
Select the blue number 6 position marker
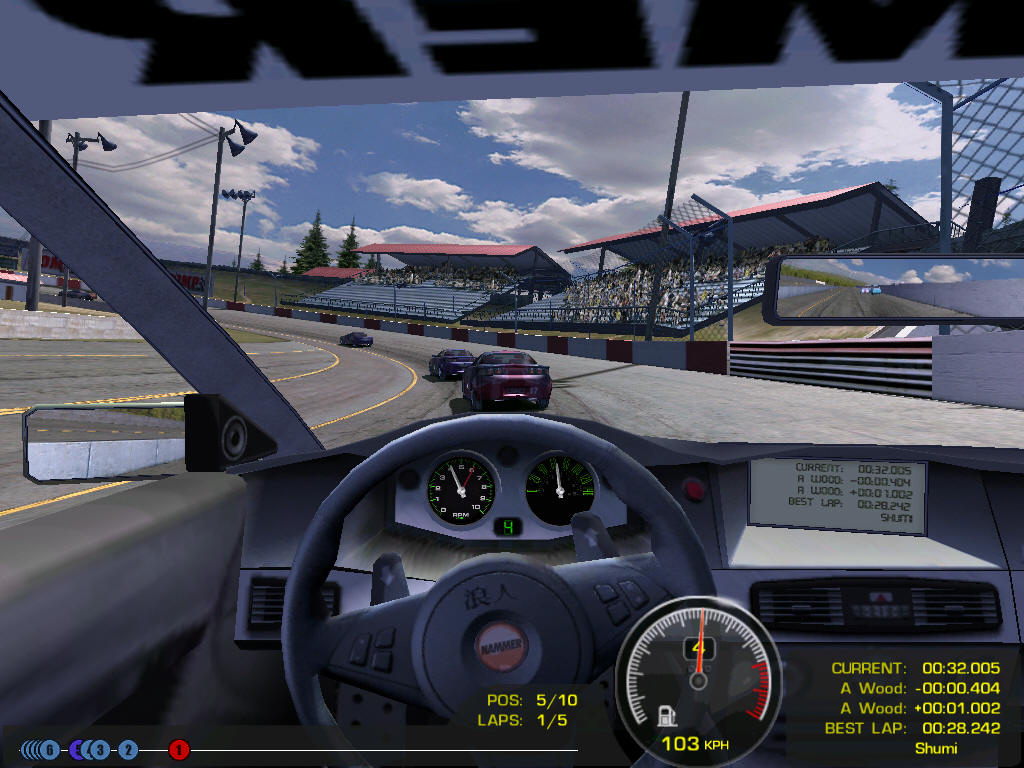pyautogui.click(x=50, y=749)
